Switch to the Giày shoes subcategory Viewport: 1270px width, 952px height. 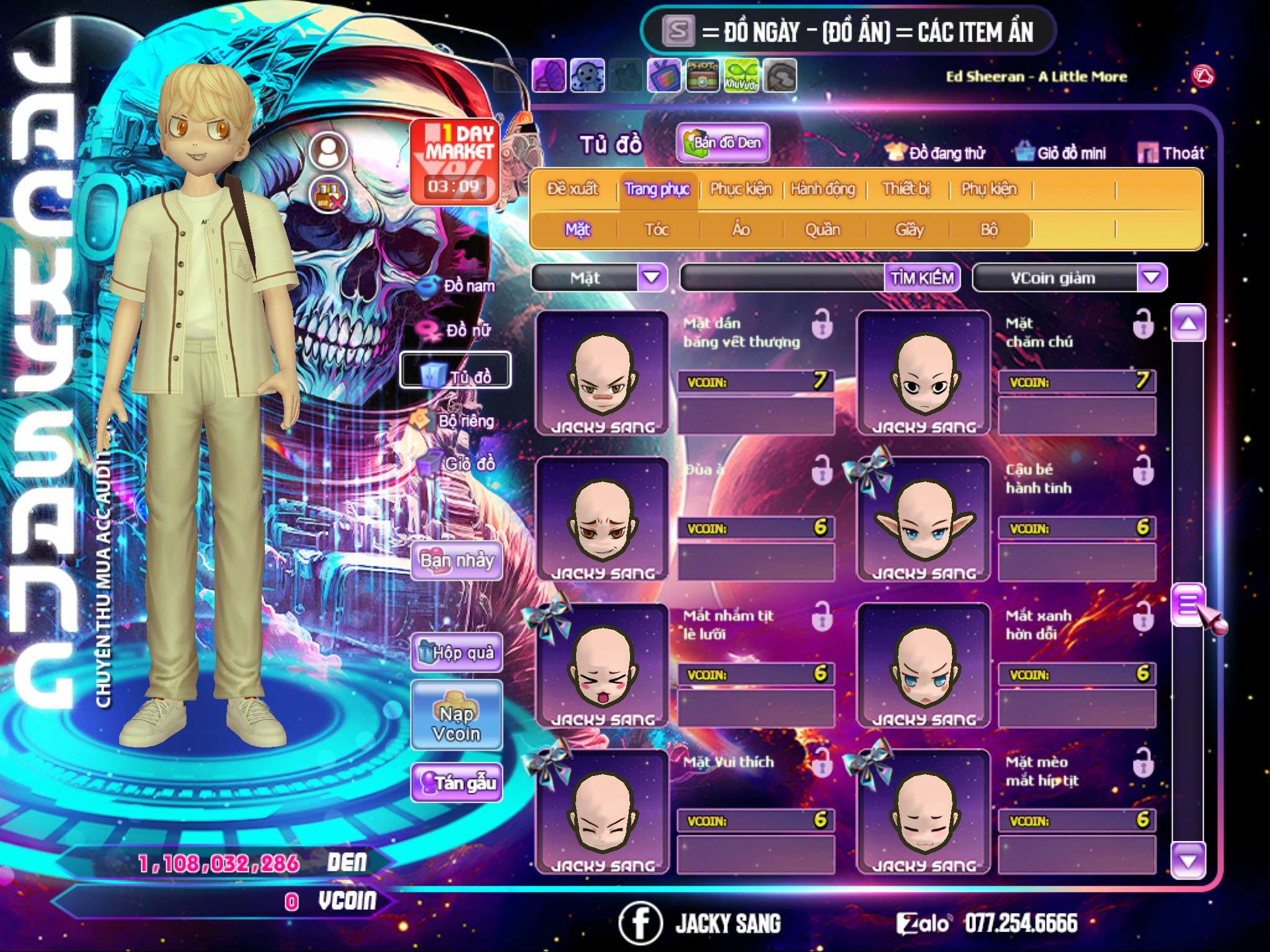tap(909, 230)
